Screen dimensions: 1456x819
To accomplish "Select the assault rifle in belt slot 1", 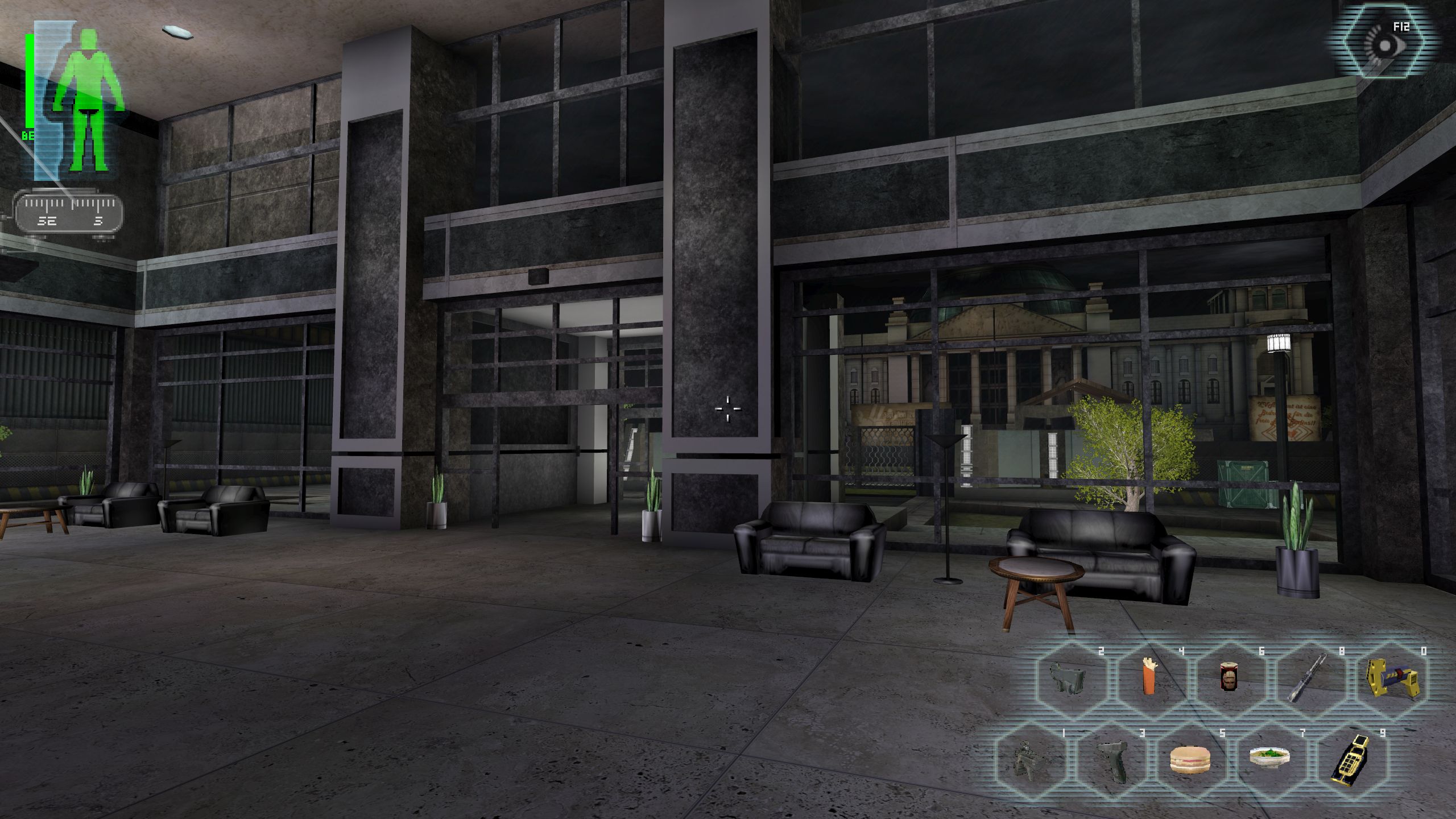I will click(x=1030, y=760).
